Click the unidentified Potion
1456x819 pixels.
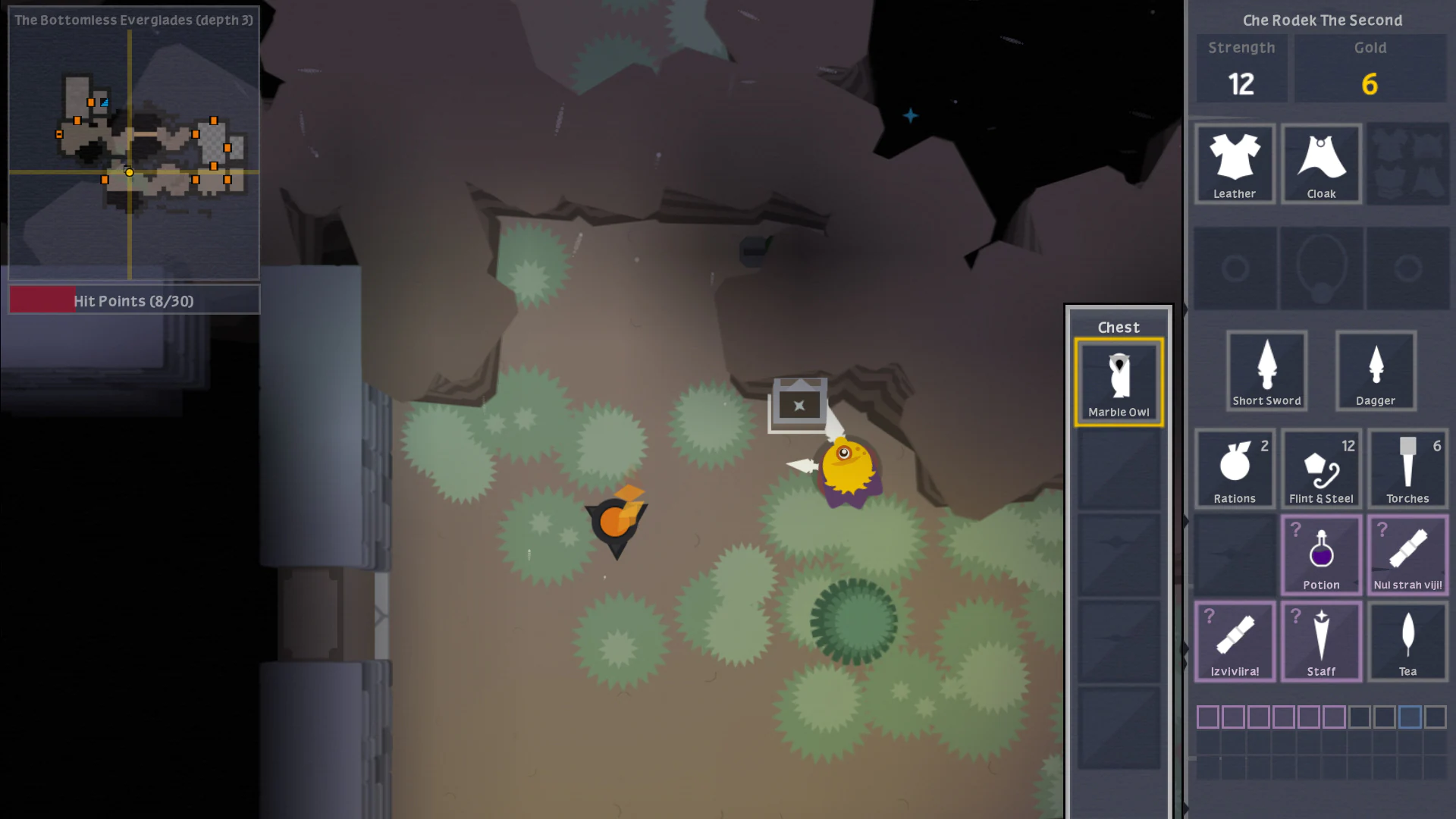click(1321, 555)
